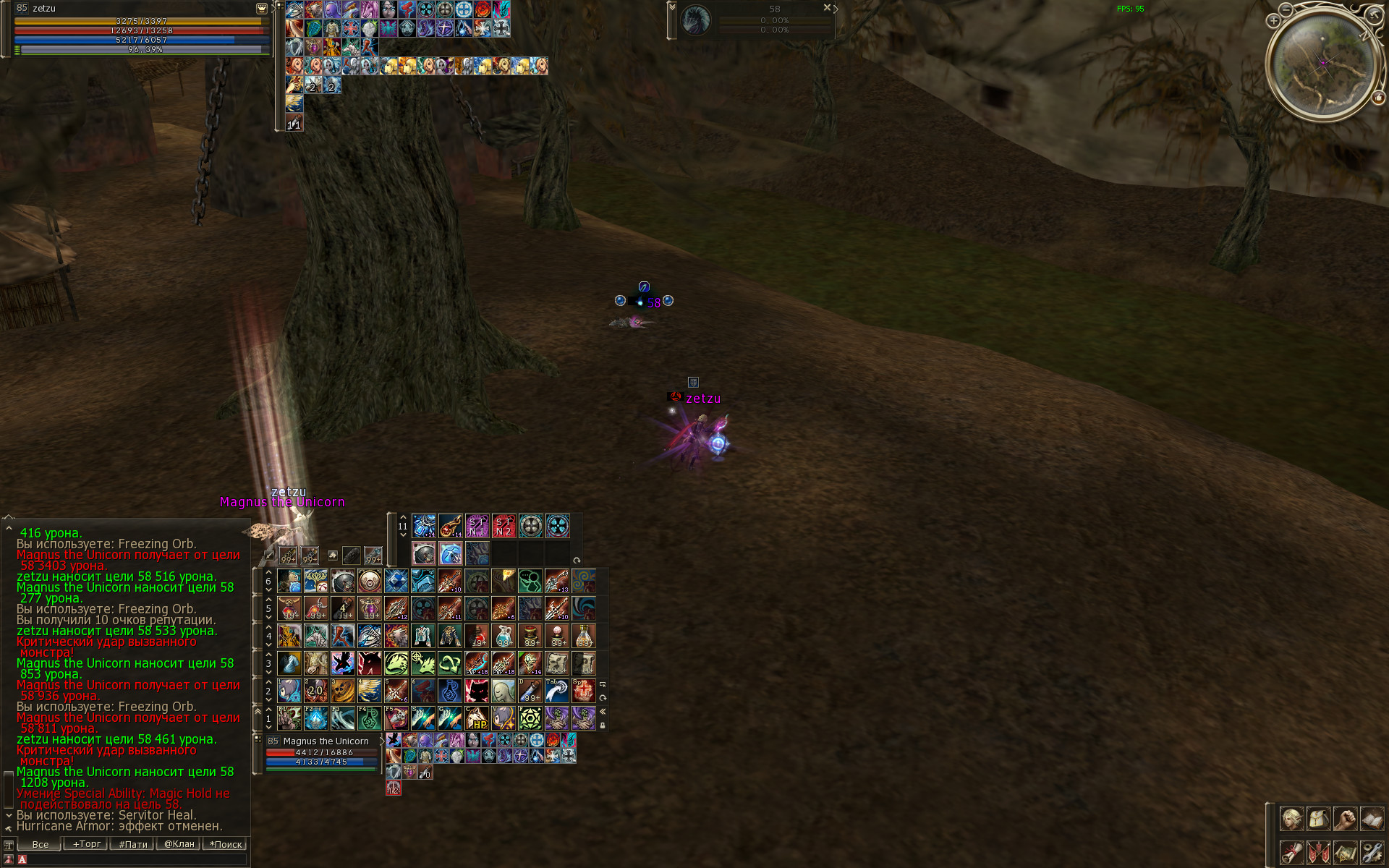Select the #Пати chat tab

(133, 844)
